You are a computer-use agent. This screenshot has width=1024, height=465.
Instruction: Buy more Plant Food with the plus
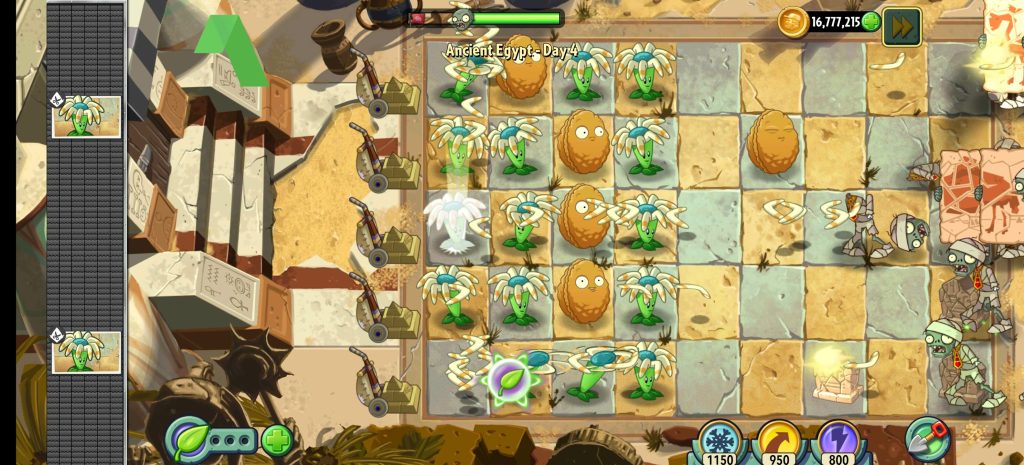277,439
